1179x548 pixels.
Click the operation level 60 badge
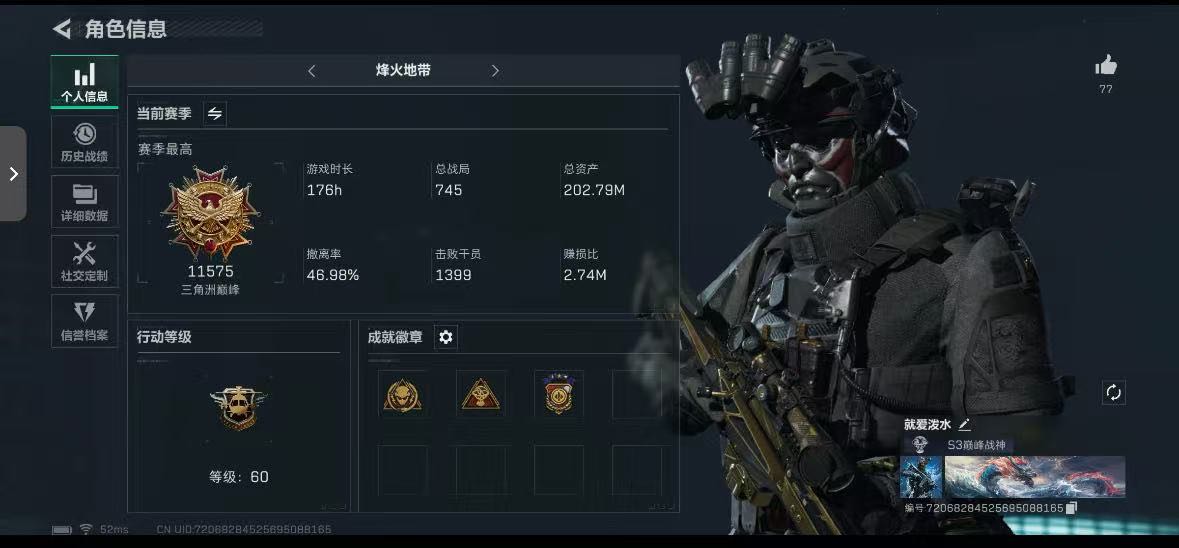click(238, 407)
